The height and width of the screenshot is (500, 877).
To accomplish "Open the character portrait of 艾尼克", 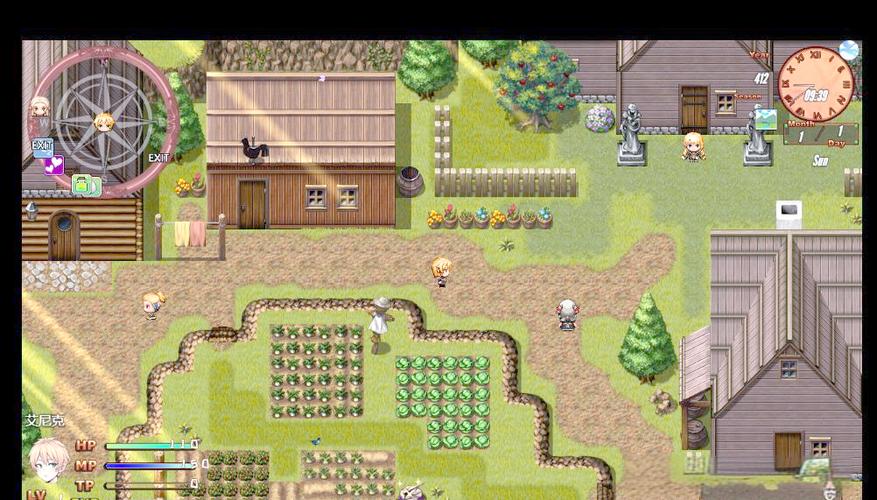I will pyautogui.click(x=48, y=460).
